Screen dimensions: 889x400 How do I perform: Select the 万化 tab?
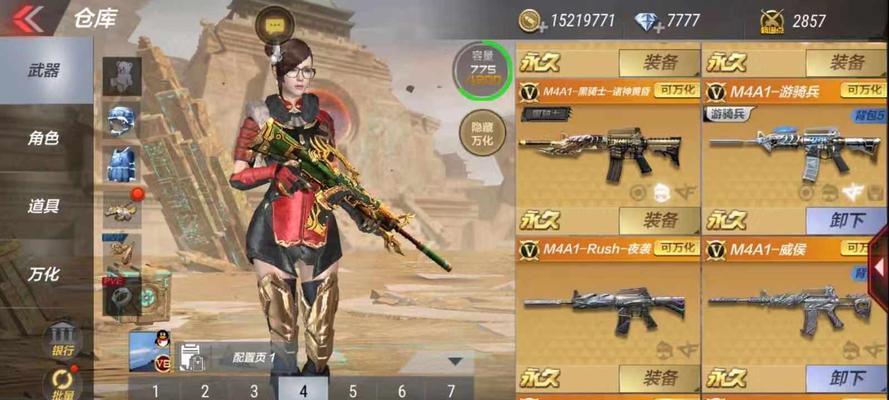pos(44,273)
